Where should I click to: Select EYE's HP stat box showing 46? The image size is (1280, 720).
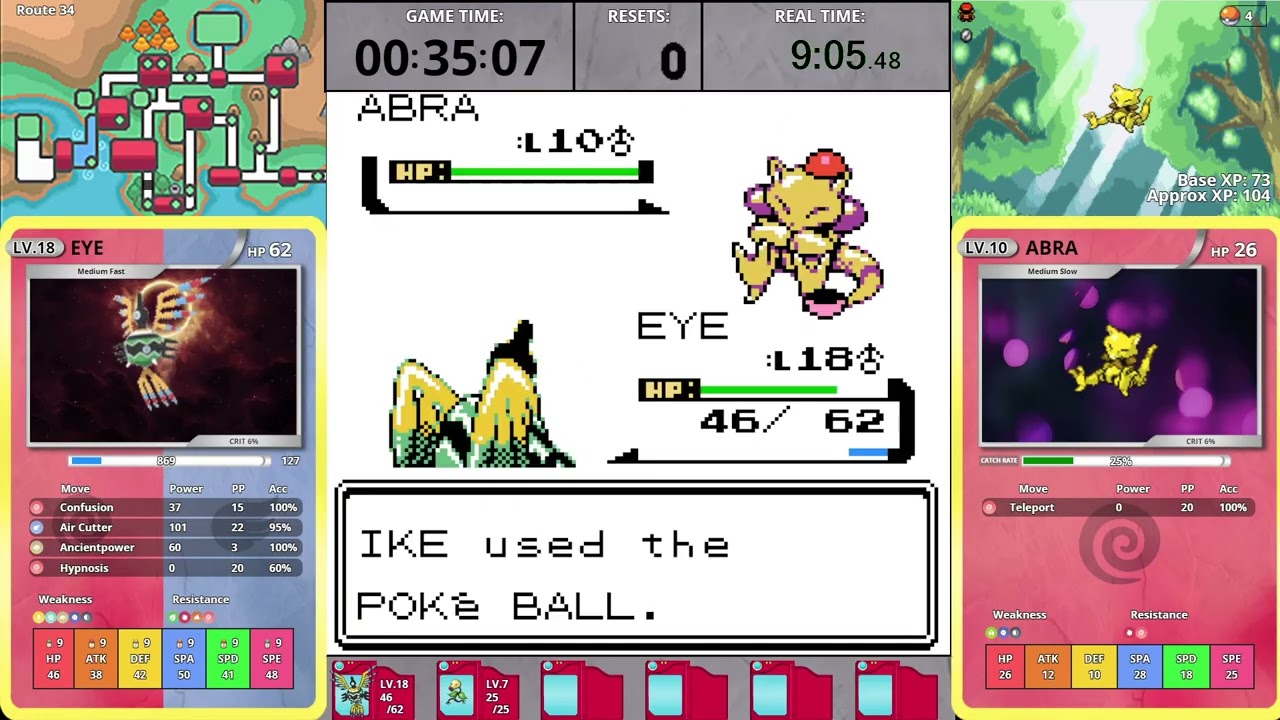tap(52, 658)
